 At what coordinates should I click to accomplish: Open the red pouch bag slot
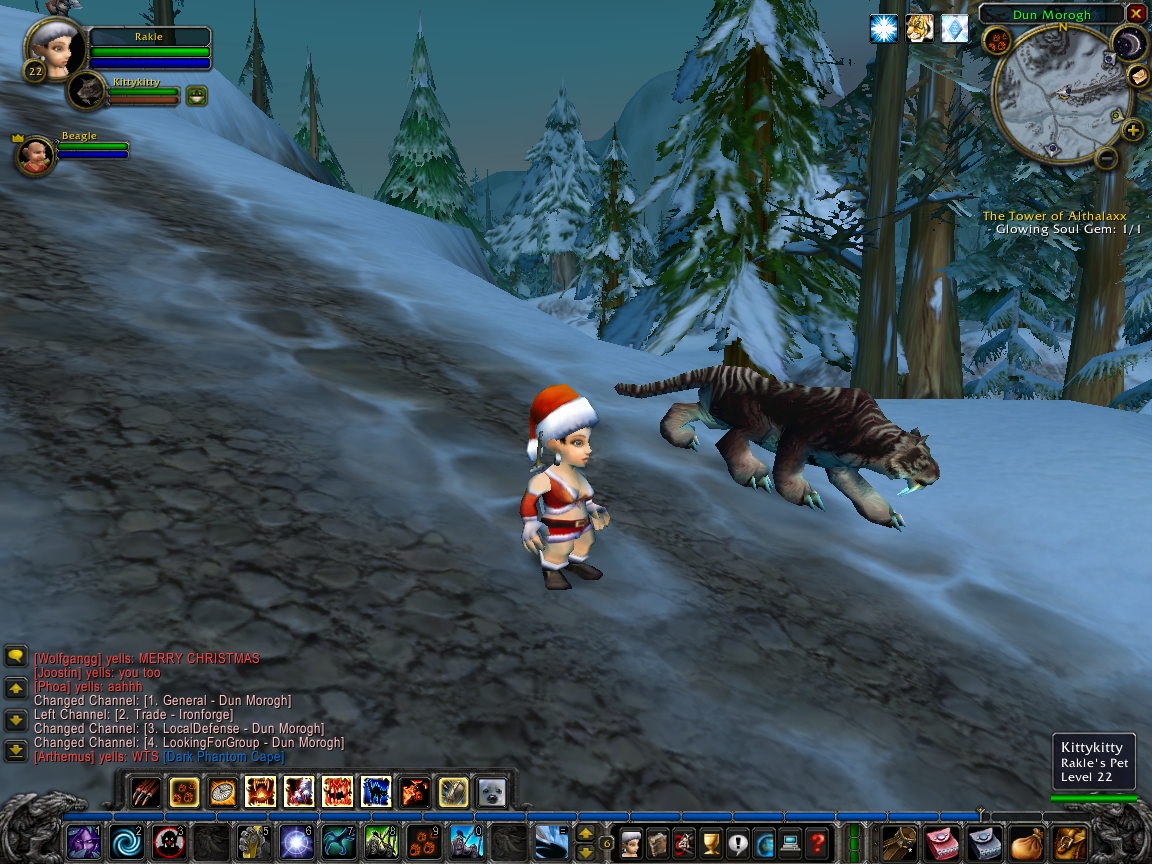click(944, 842)
